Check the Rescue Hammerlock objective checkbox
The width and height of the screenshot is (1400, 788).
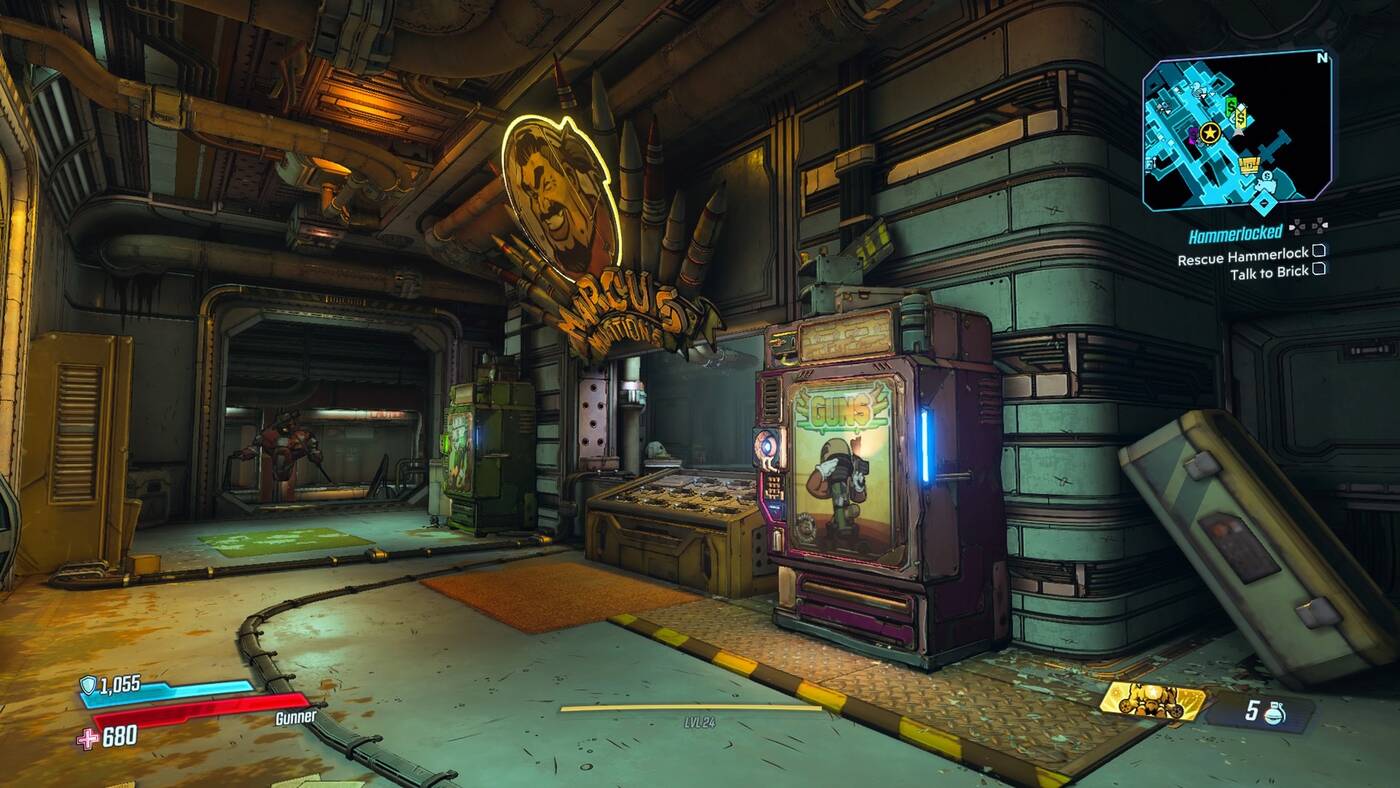coord(1318,253)
